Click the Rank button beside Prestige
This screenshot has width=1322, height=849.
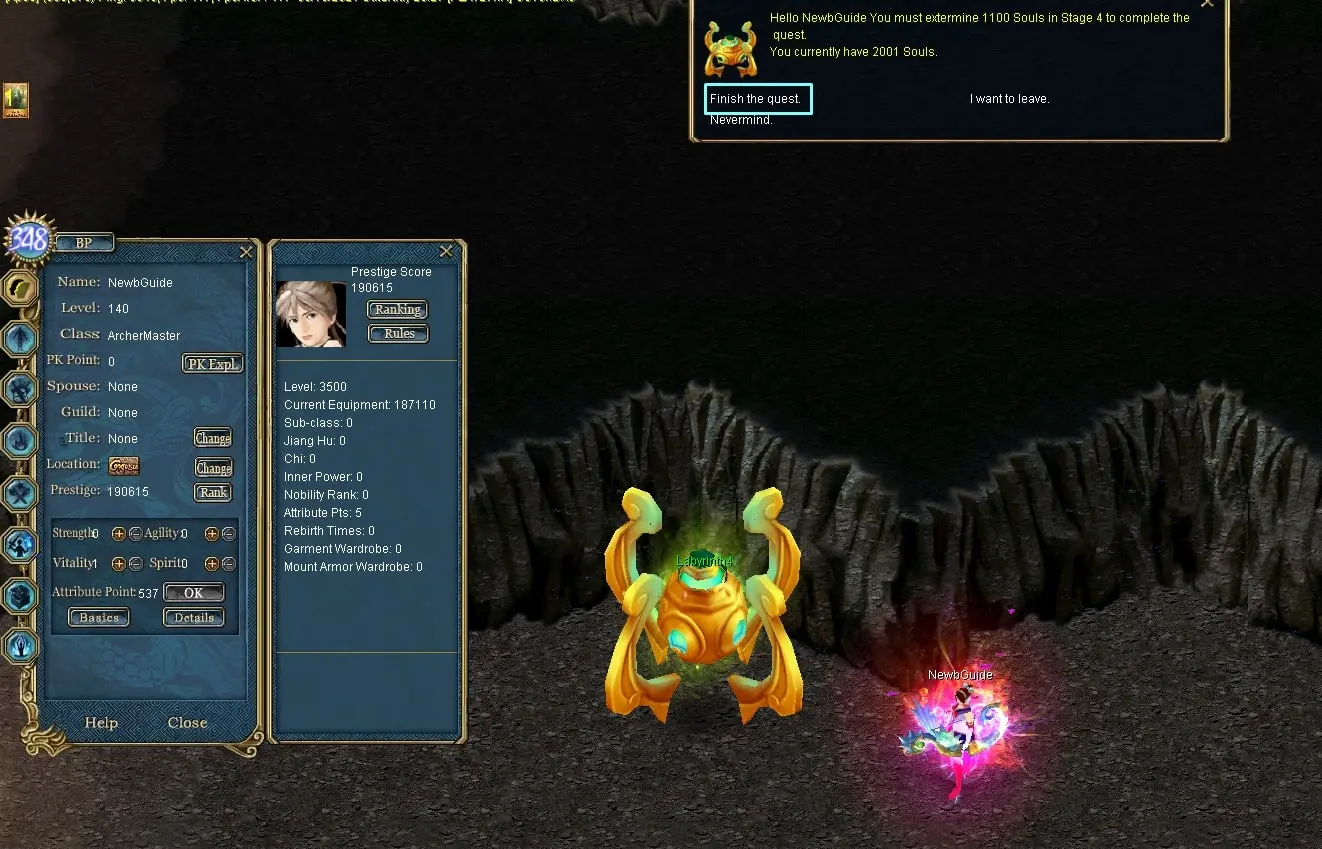(213, 492)
